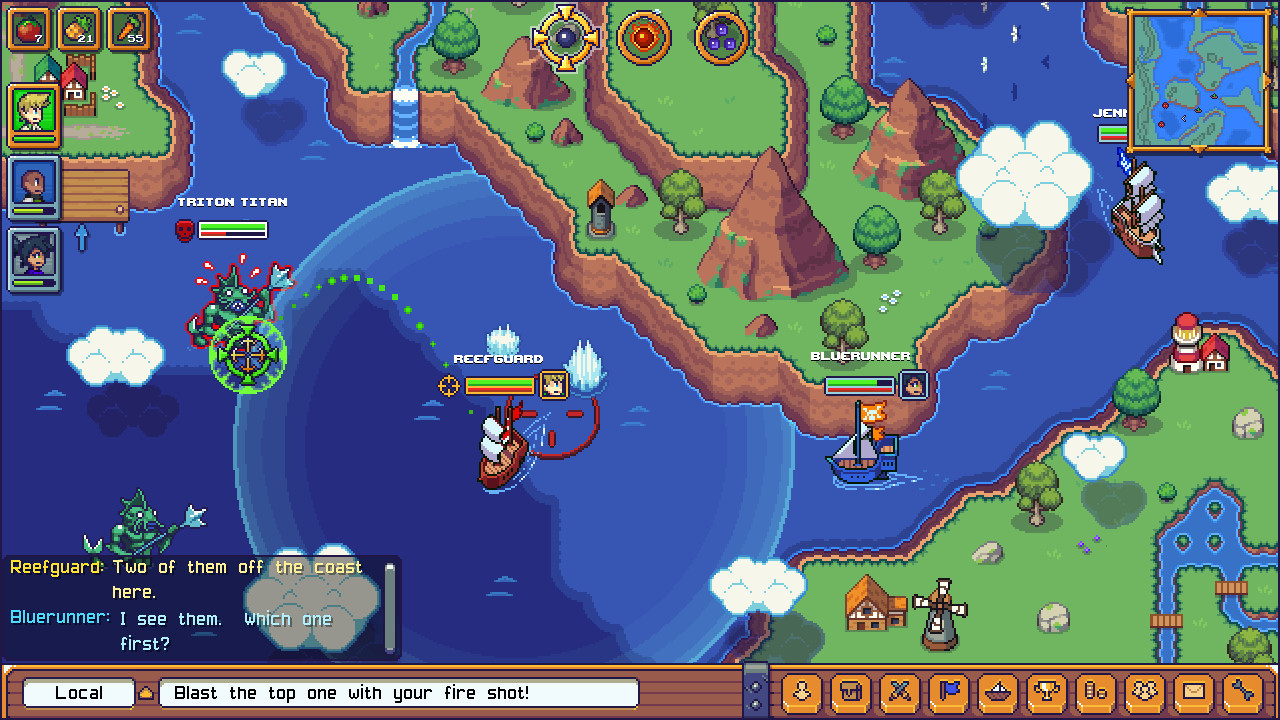This screenshot has width=1280, height=720.
Task: Click the carrot counter showing 55
Action: (128, 30)
